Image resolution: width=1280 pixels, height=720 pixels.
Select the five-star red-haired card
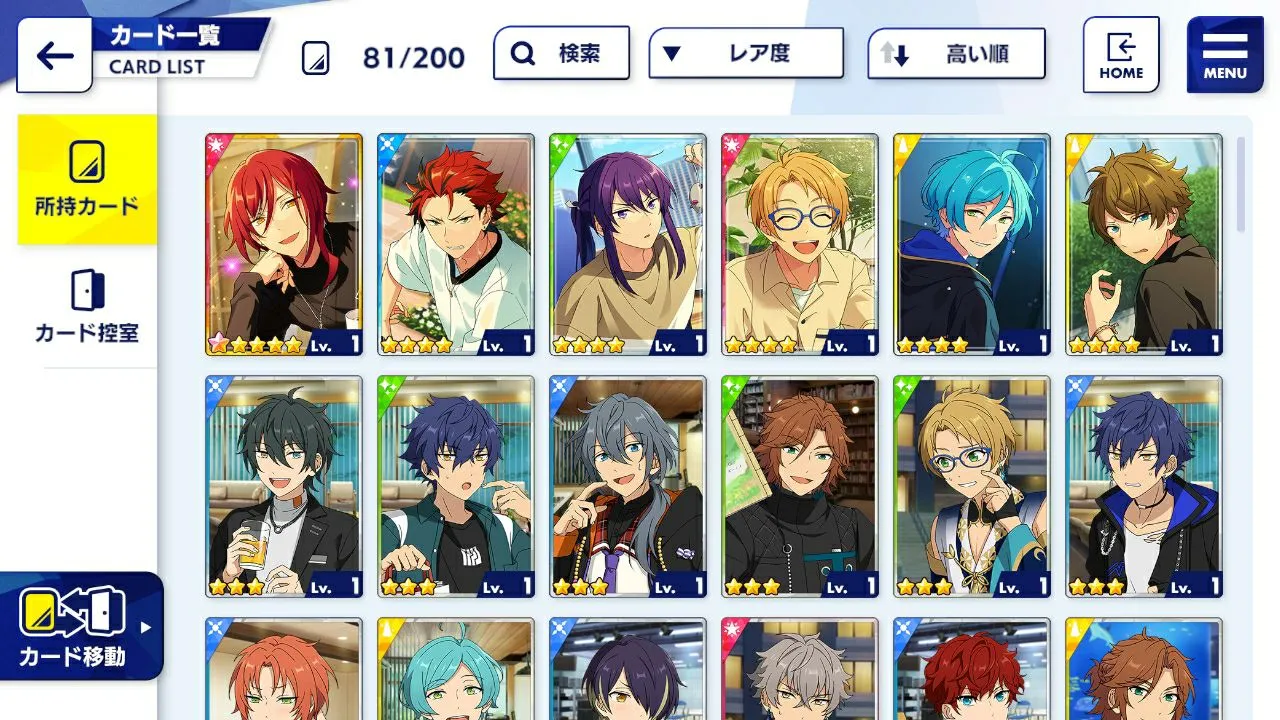[x=284, y=244]
